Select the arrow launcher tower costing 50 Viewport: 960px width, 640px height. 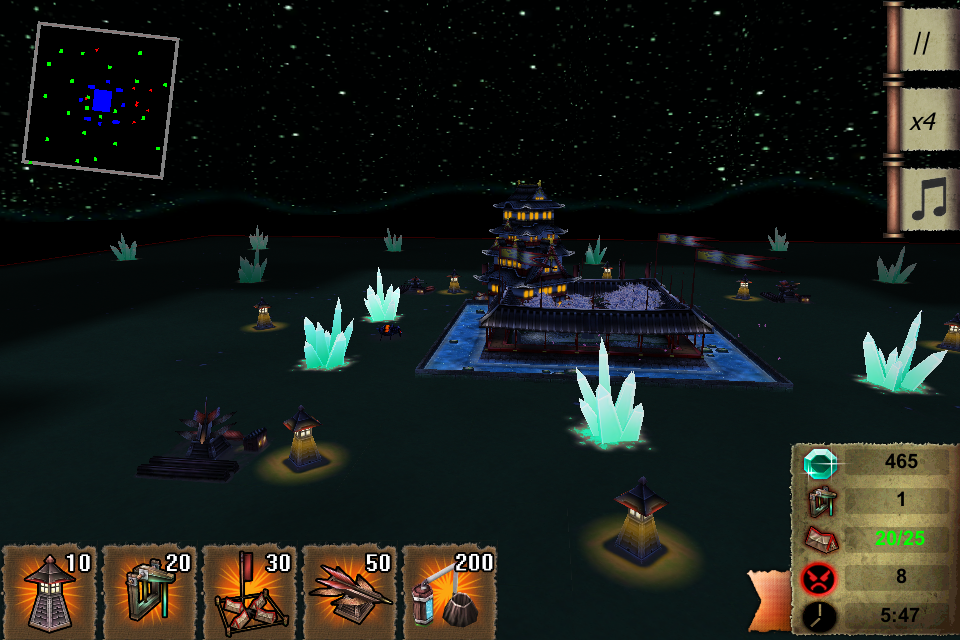[x=350, y=592]
